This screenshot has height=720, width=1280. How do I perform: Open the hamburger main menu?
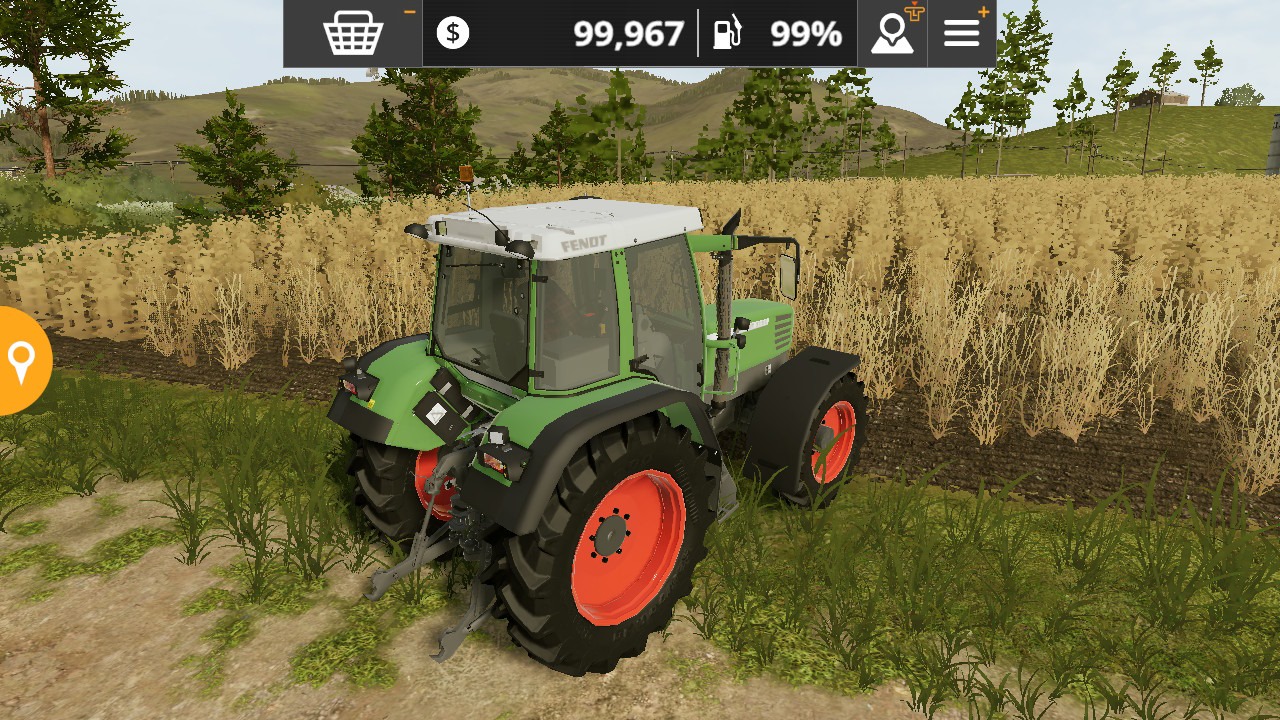[962, 34]
